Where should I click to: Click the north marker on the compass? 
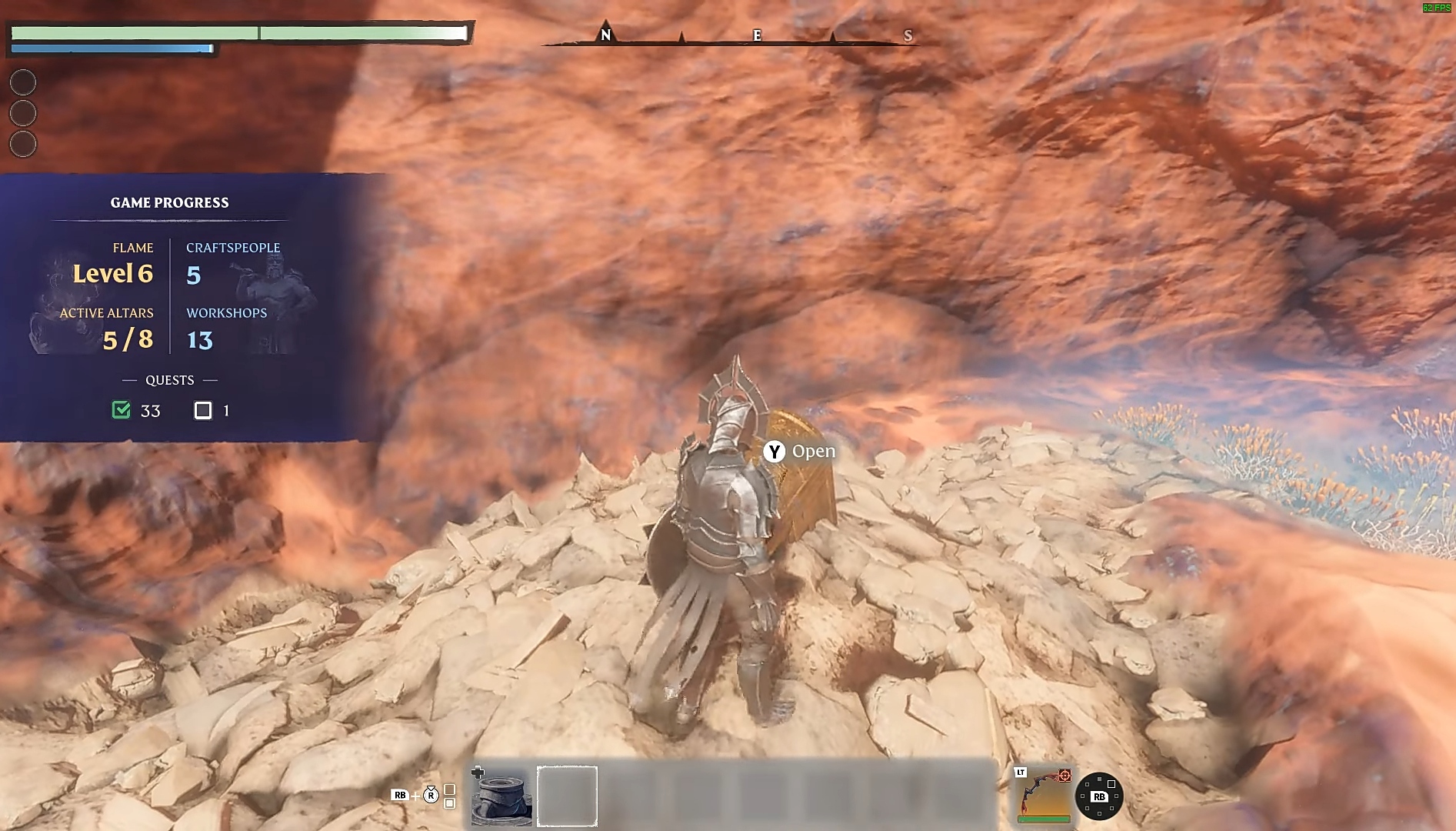point(606,35)
